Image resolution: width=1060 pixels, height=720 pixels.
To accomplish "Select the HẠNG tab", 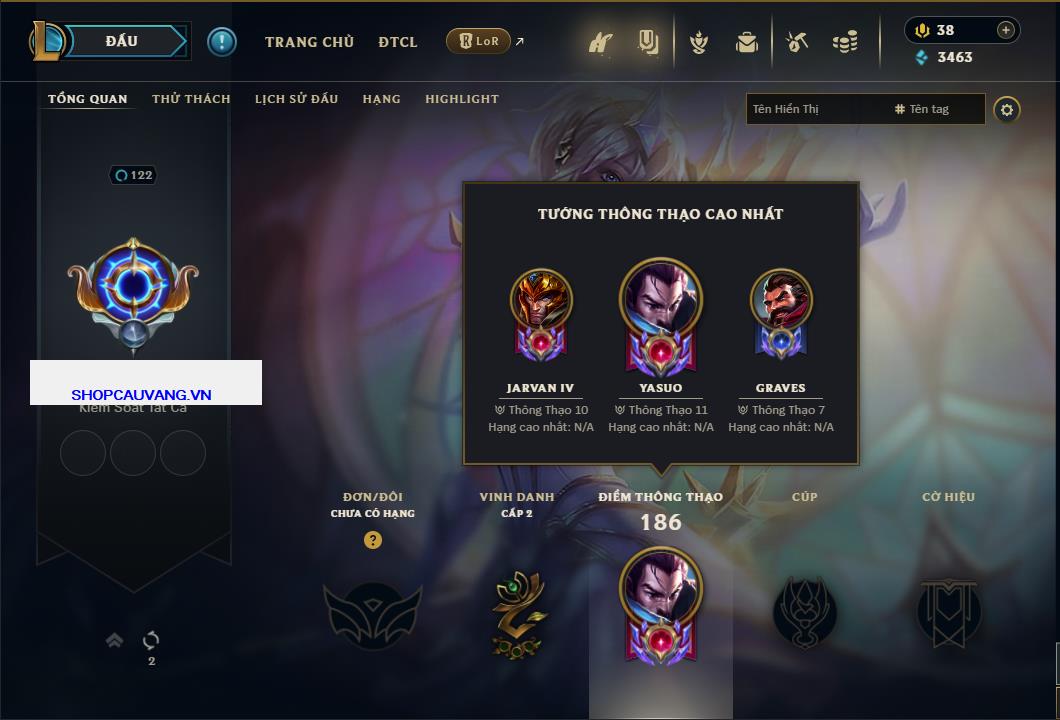I will pyautogui.click(x=381, y=99).
